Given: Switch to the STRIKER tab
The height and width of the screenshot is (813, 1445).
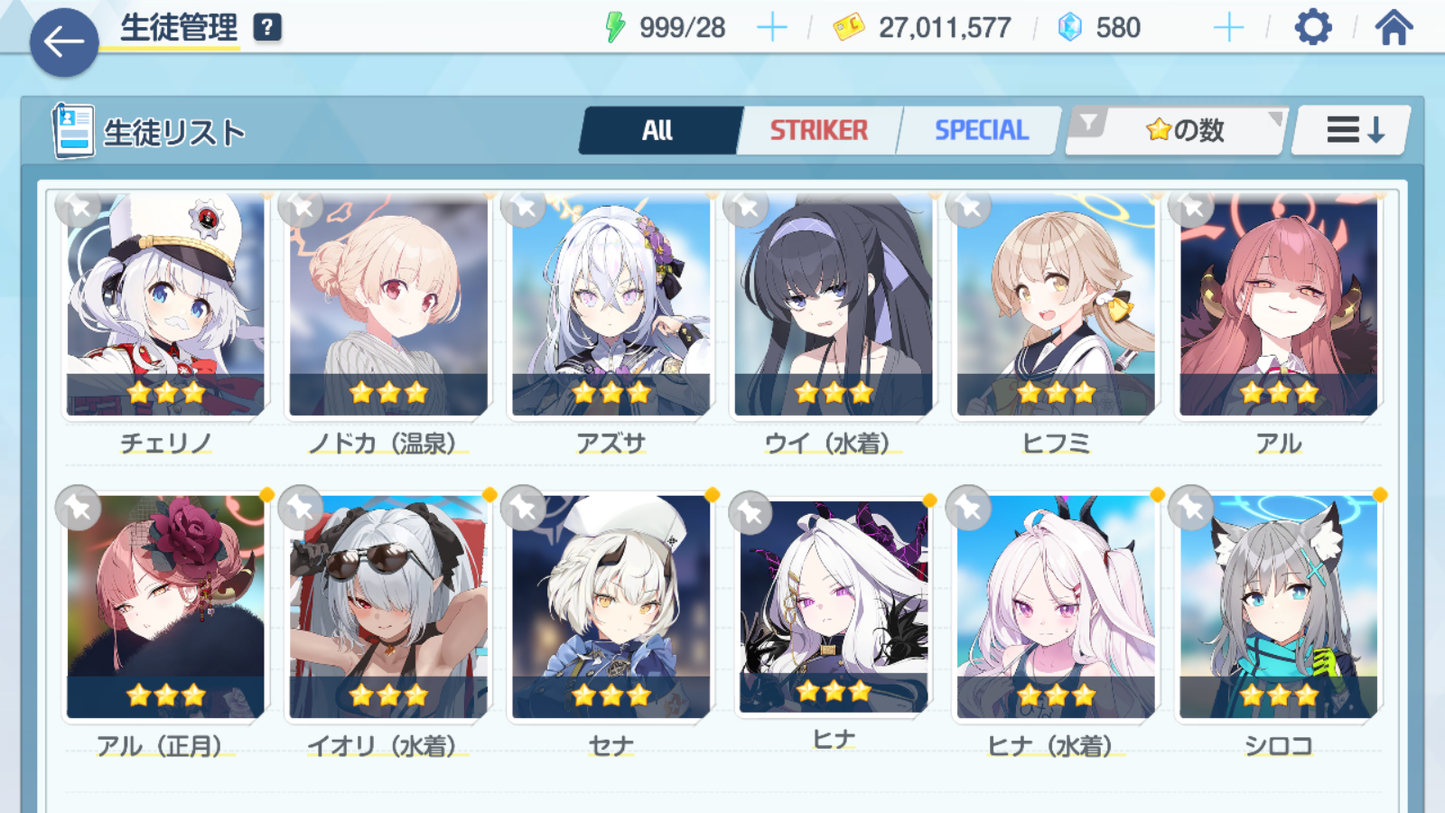Looking at the screenshot, I should click(x=818, y=130).
